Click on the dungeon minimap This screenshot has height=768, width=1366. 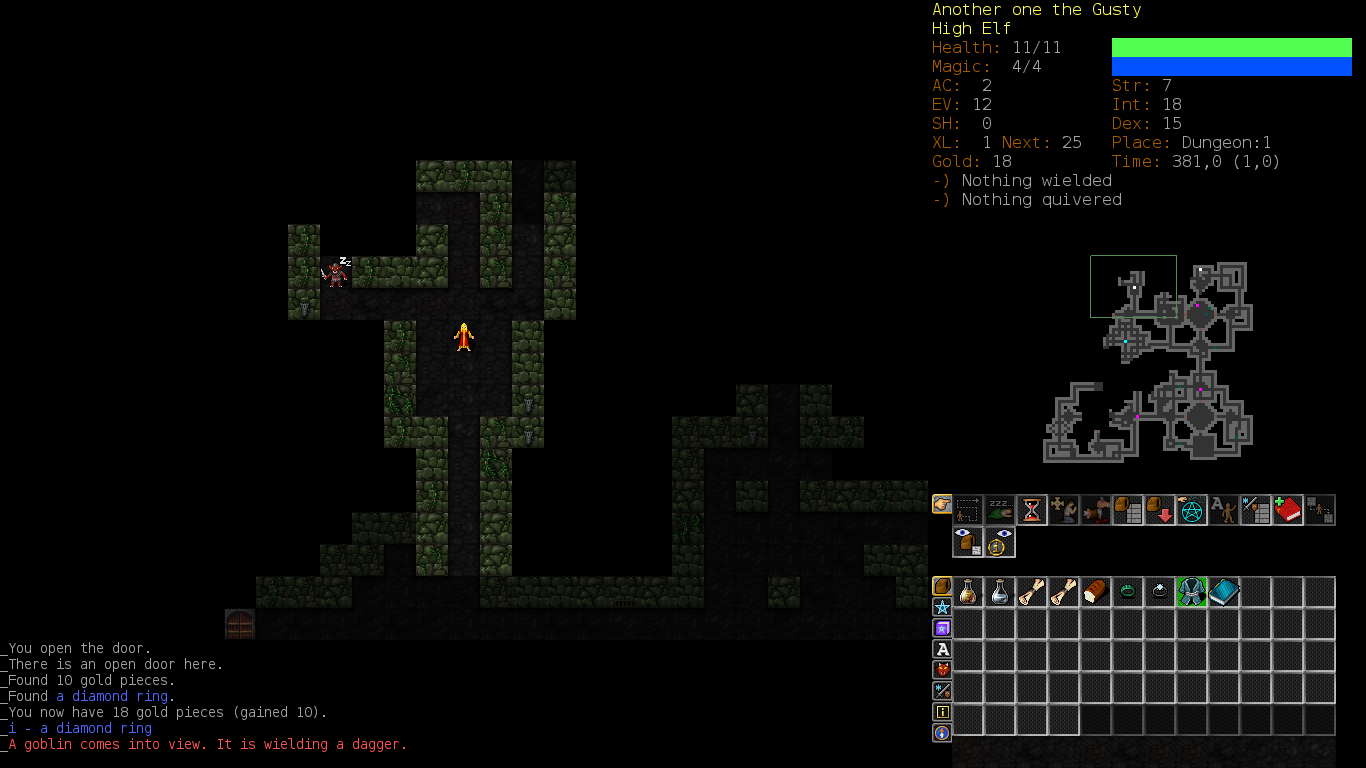coord(1148,360)
